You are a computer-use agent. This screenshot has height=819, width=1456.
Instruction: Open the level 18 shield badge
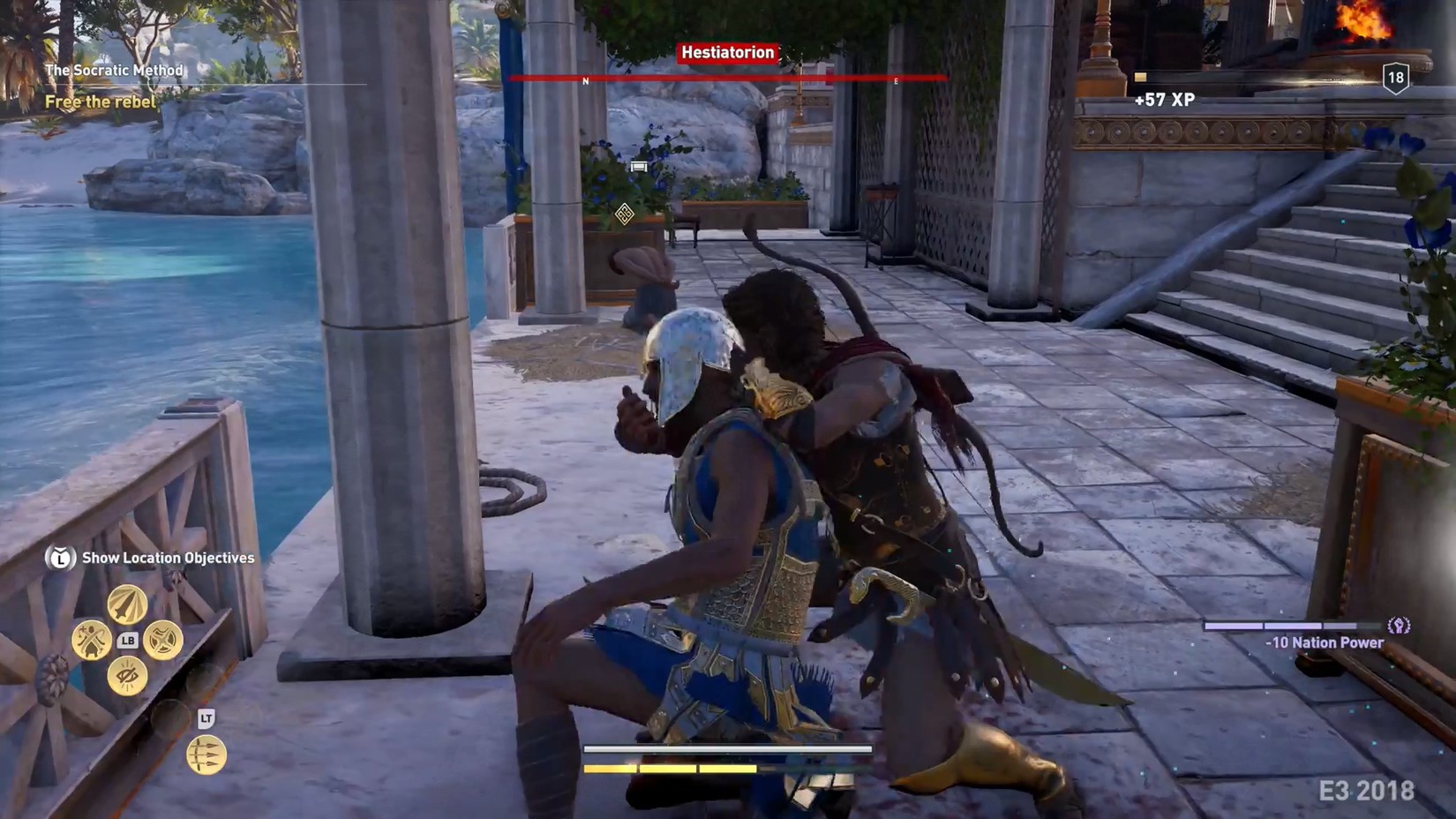[1395, 79]
